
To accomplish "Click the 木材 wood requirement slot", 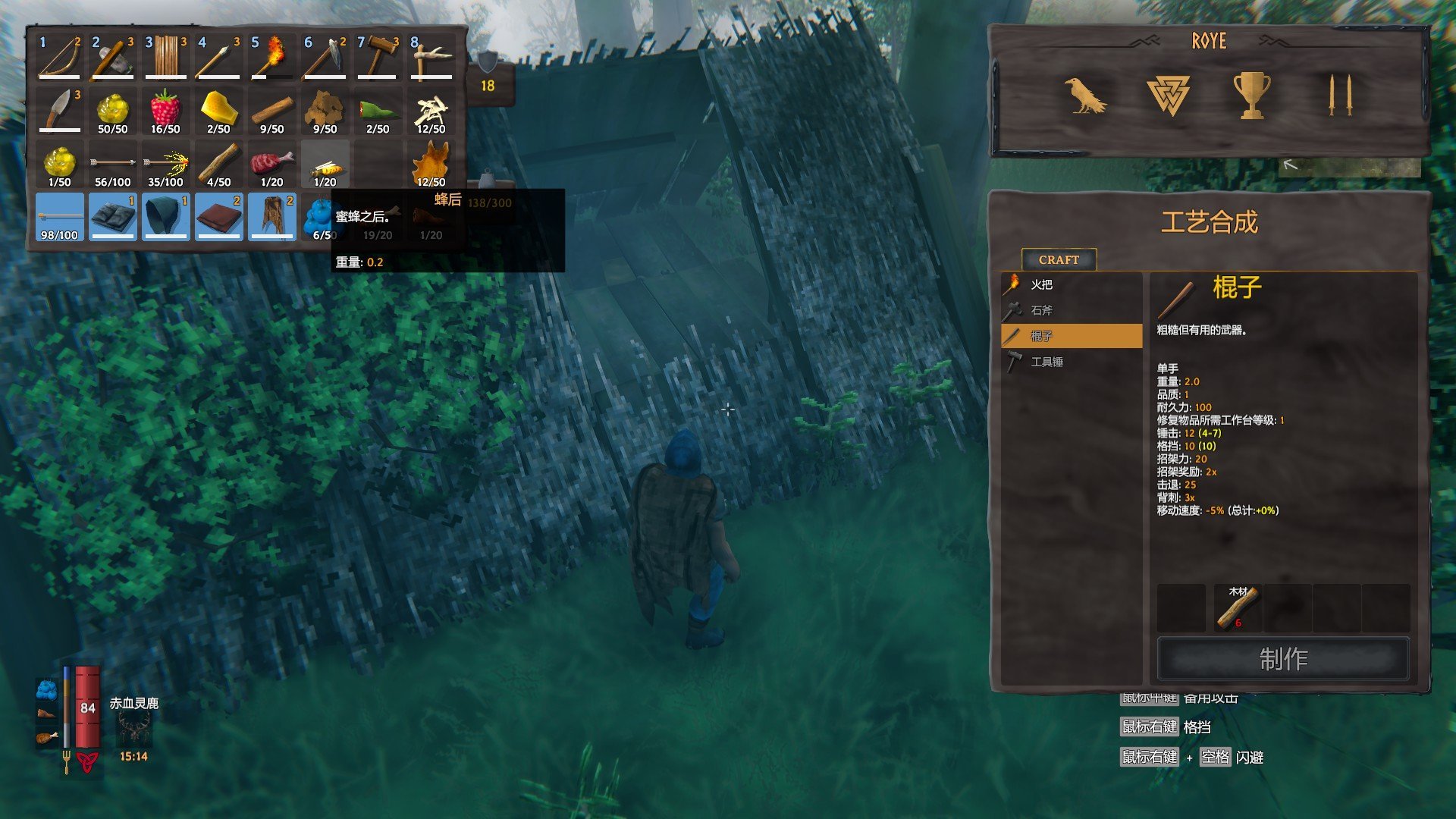I will coord(1238,607).
